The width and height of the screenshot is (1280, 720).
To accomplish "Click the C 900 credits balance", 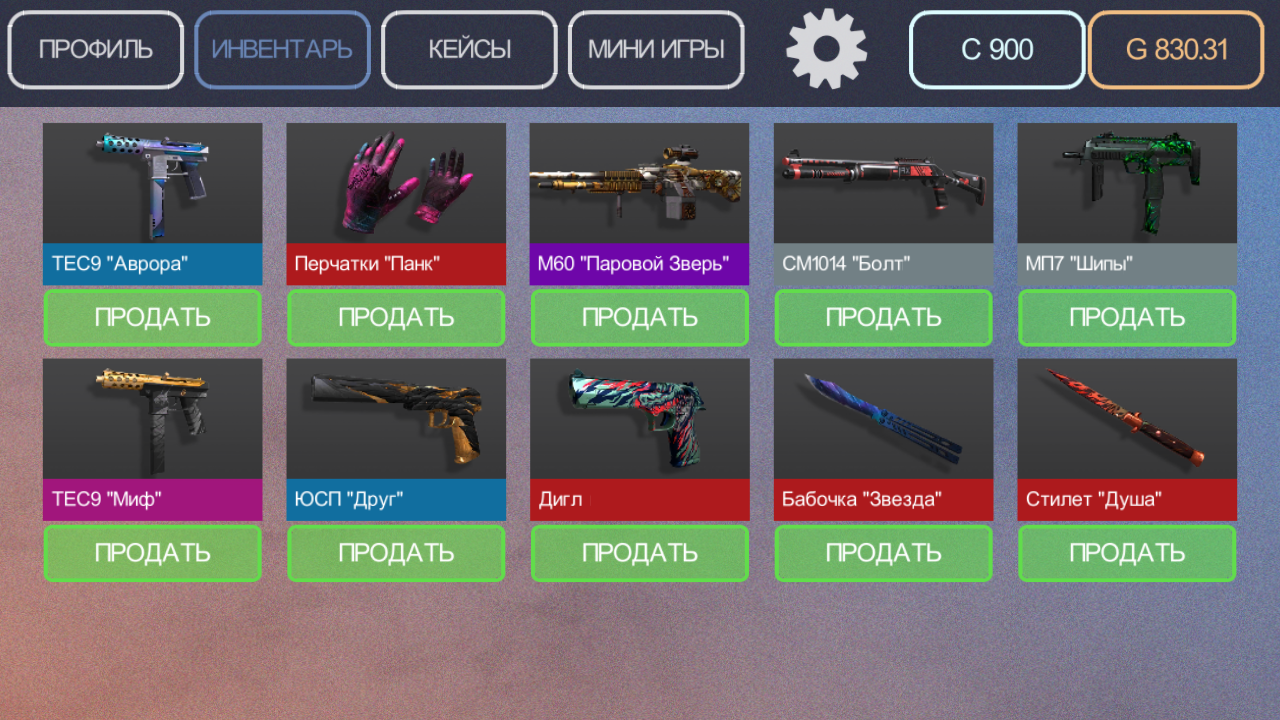I will [996, 49].
